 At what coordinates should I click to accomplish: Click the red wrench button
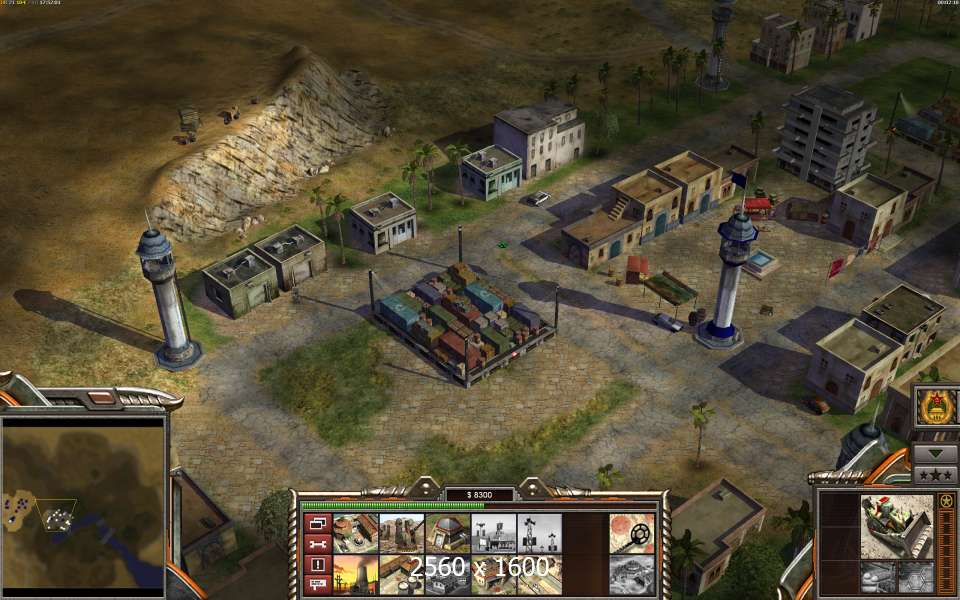pos(317,543)
